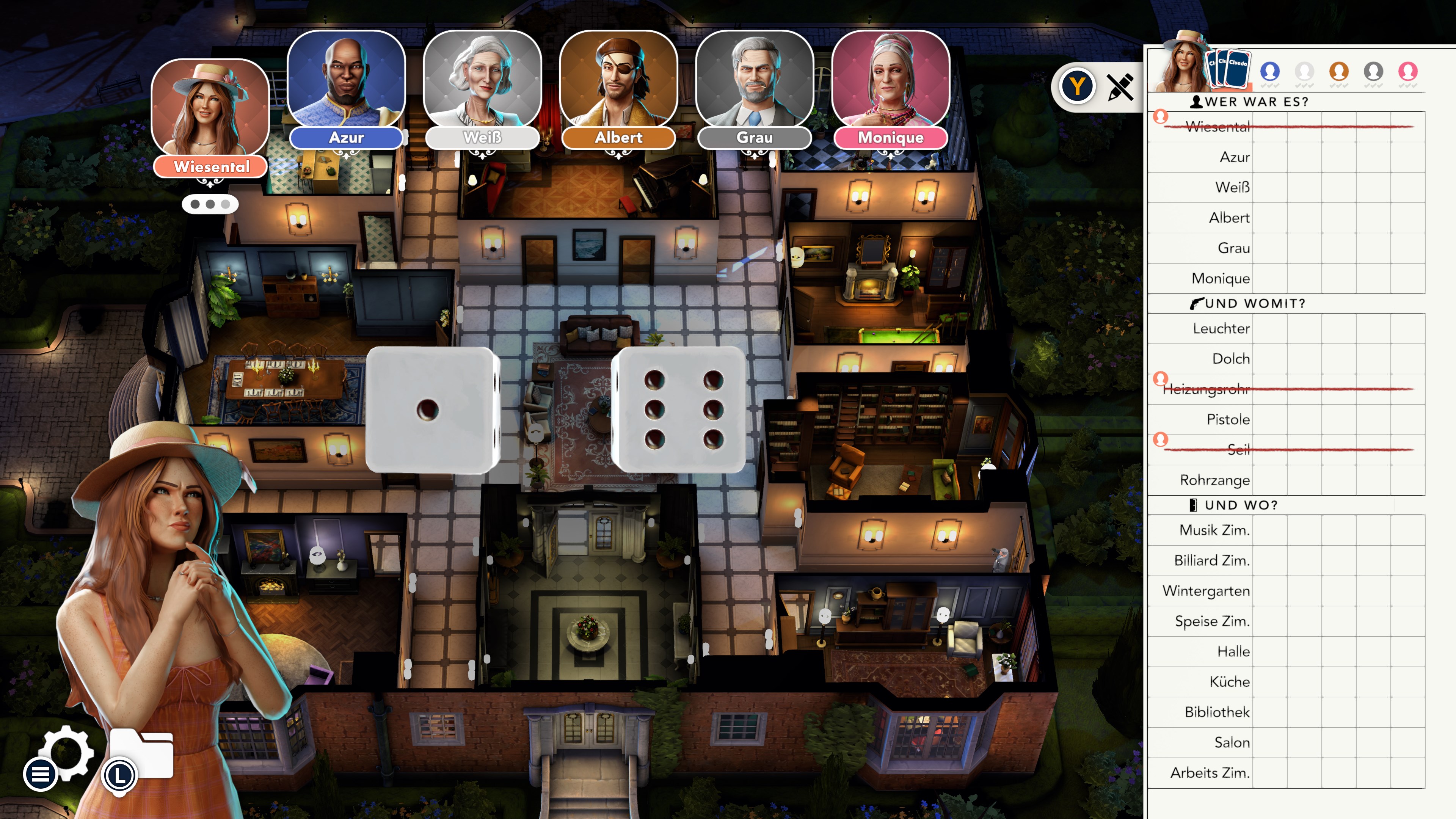
Task: Mark the Wintergarten room row
Action: click(x=1206, y=591)
